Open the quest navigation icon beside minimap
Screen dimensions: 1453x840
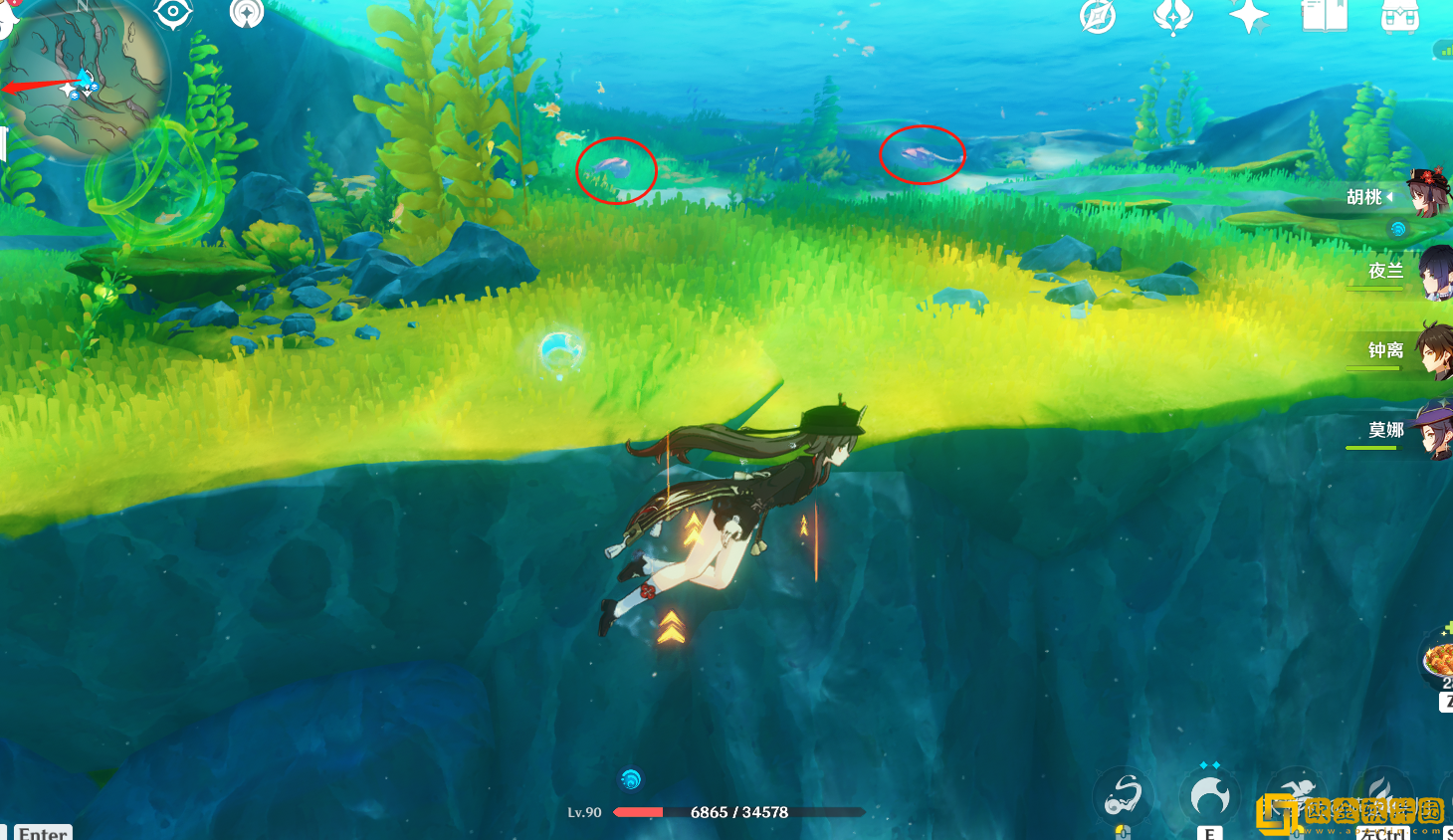tap(247, 13)
